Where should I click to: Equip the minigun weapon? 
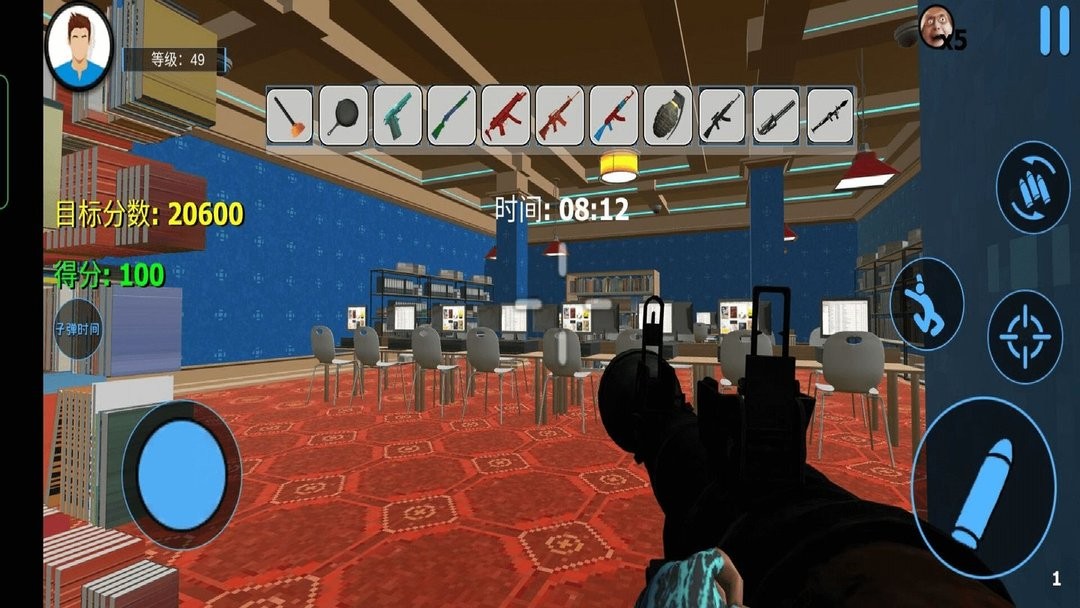(x=777, y=116)
